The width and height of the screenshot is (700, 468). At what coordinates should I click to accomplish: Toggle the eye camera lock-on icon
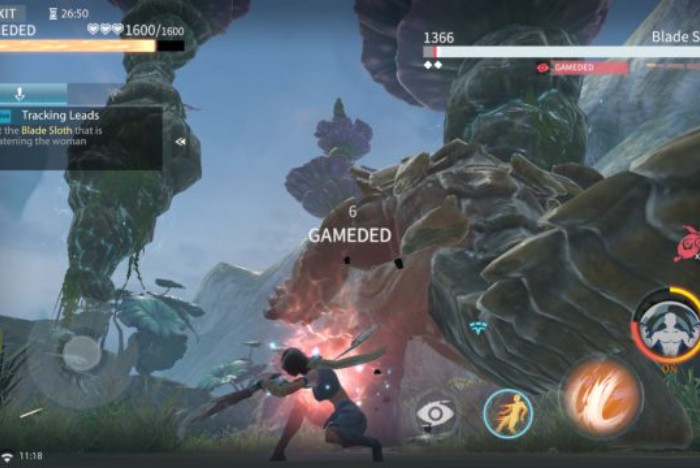(x=436, y=413)
